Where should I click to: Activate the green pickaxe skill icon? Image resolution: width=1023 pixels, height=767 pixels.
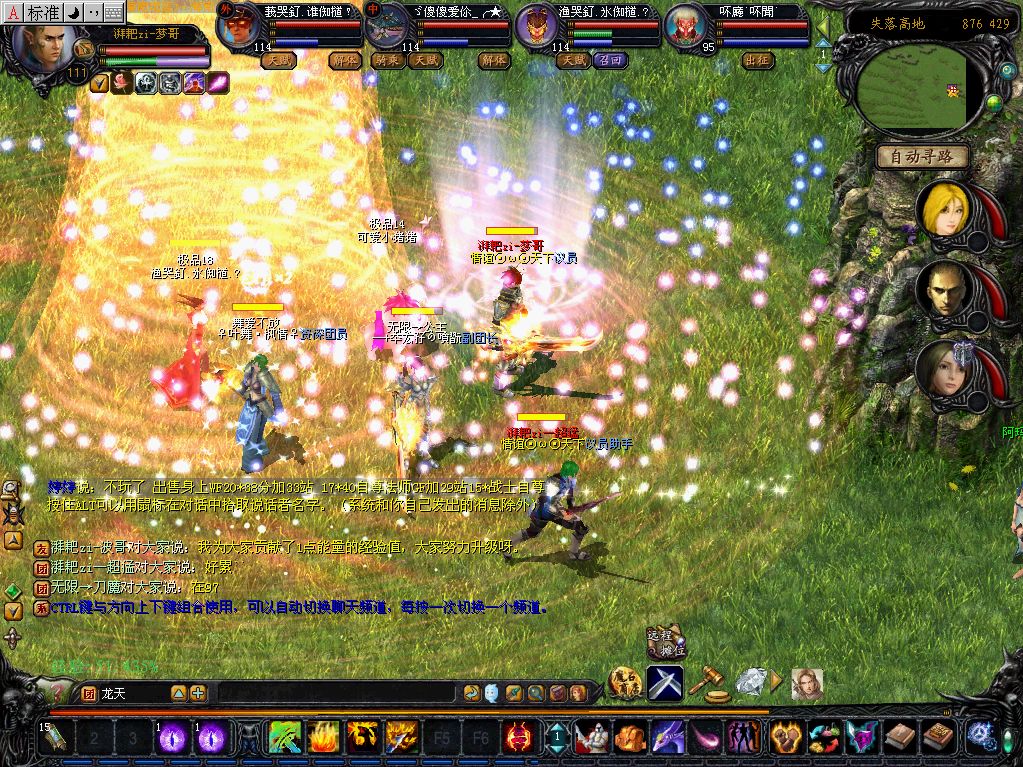286,738
